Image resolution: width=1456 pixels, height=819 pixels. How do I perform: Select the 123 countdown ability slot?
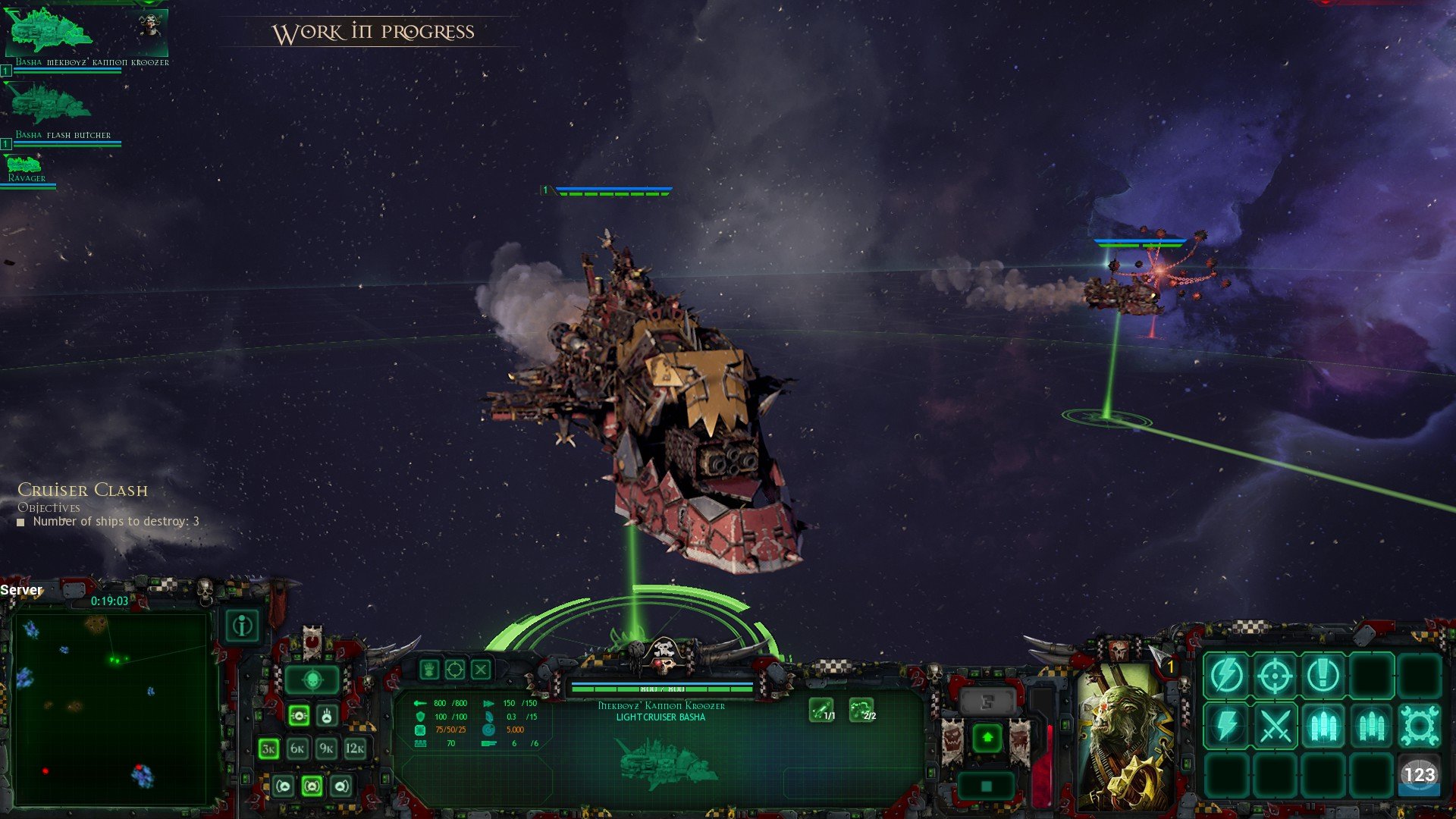(x=1419, y=773)
